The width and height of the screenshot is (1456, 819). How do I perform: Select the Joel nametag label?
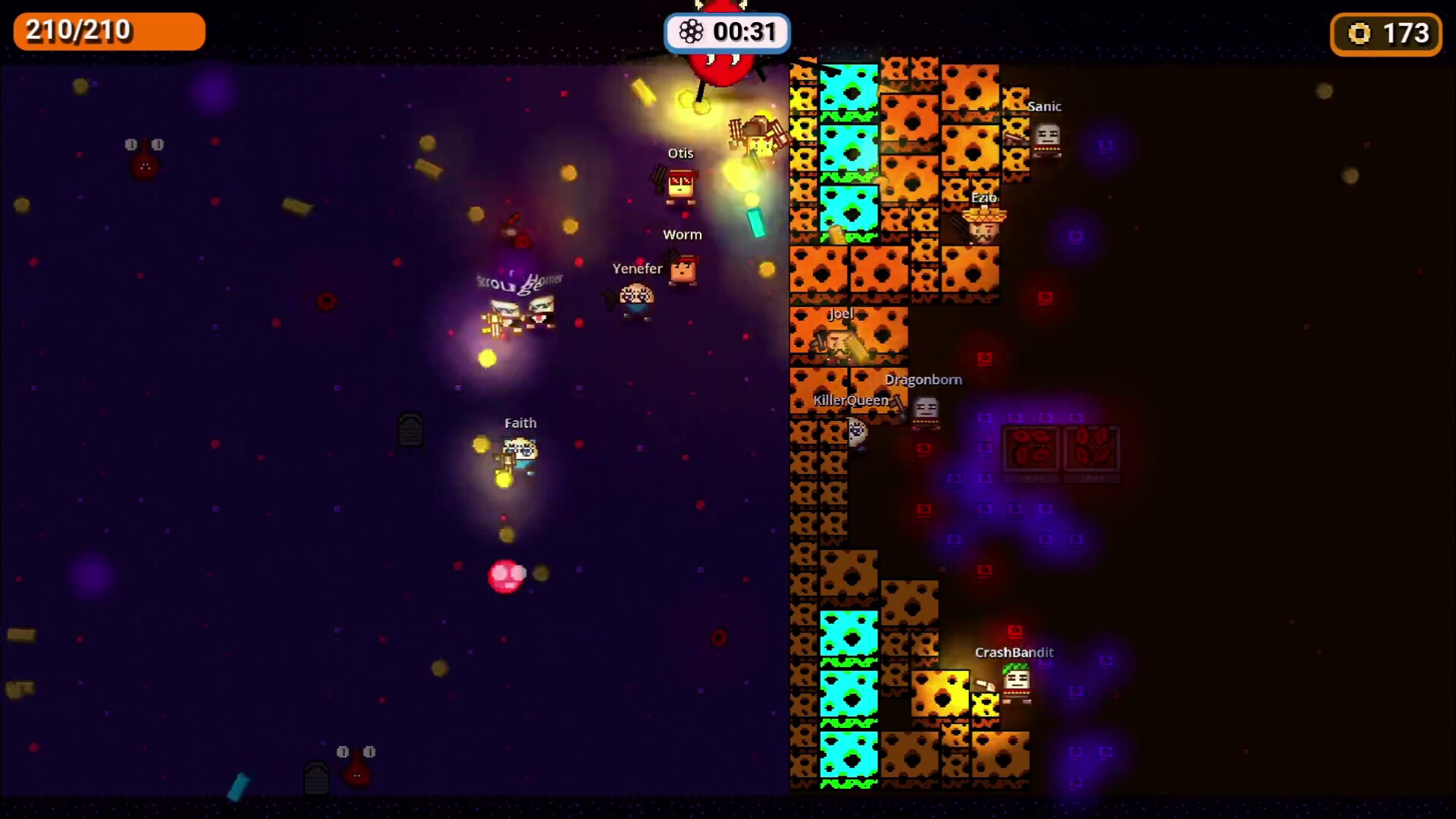[x=839, y=312]
